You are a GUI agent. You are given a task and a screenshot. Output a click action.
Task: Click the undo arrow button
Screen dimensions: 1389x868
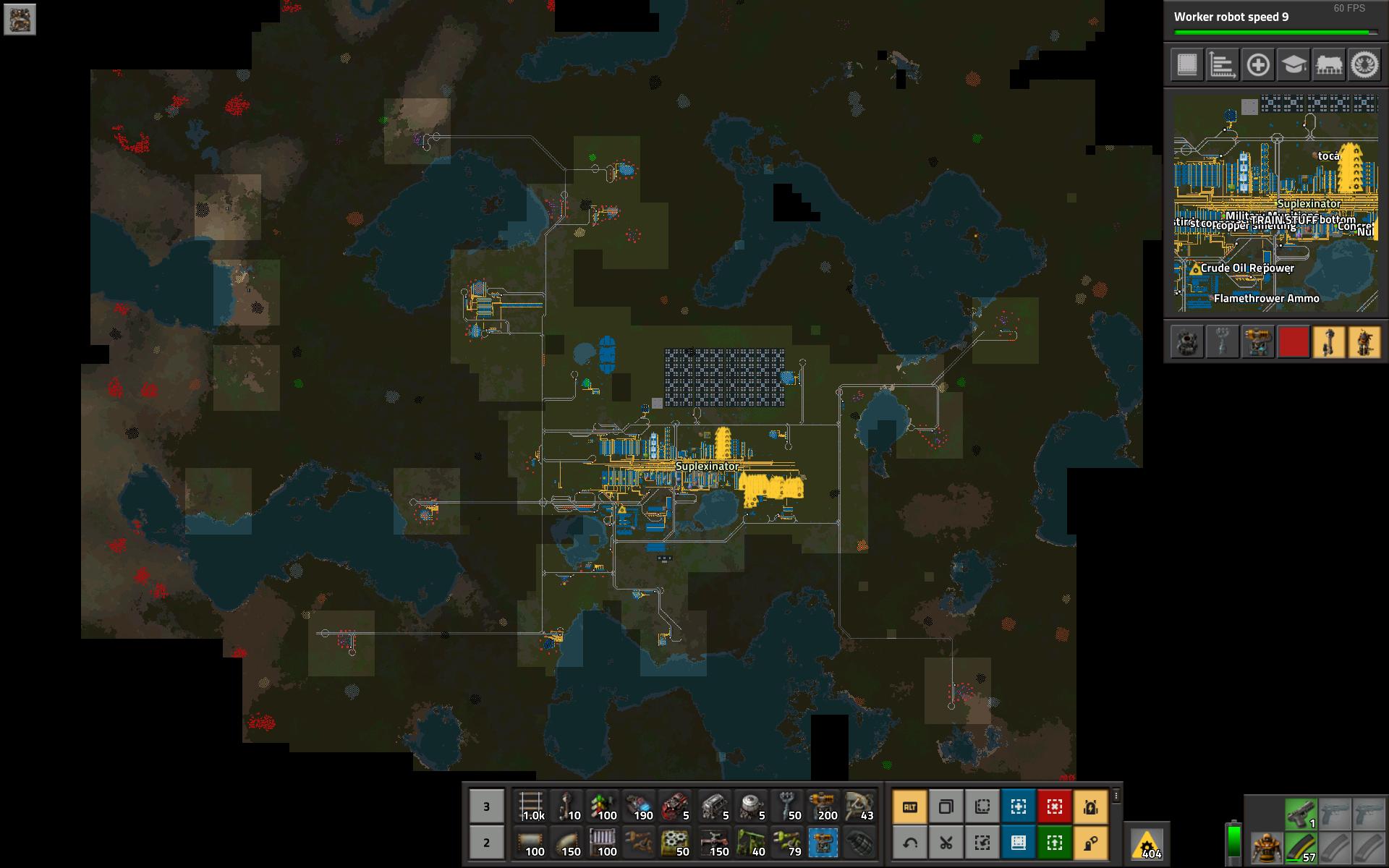[910, 843]
